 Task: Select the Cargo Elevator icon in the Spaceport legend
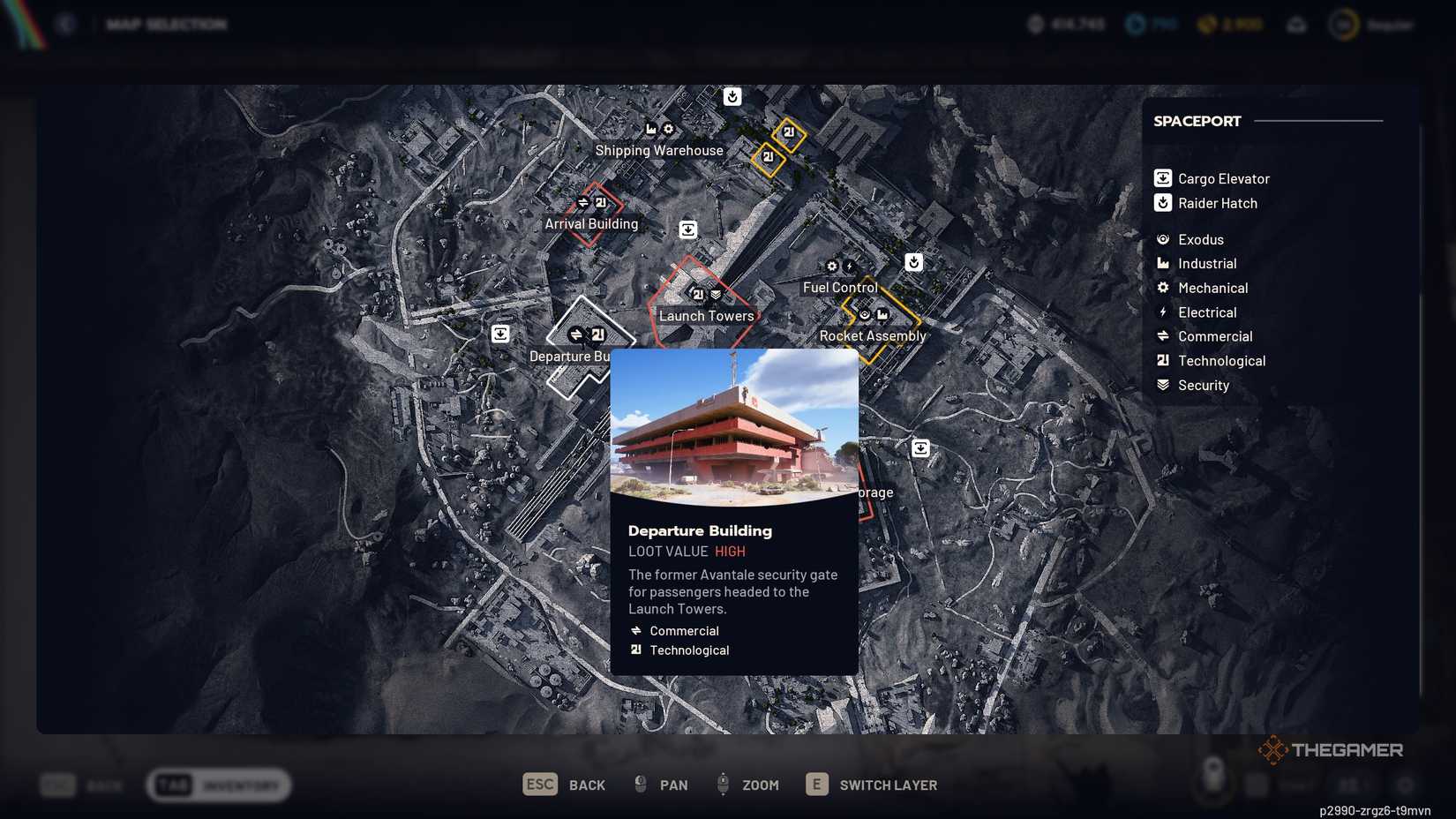[1162, 177]
